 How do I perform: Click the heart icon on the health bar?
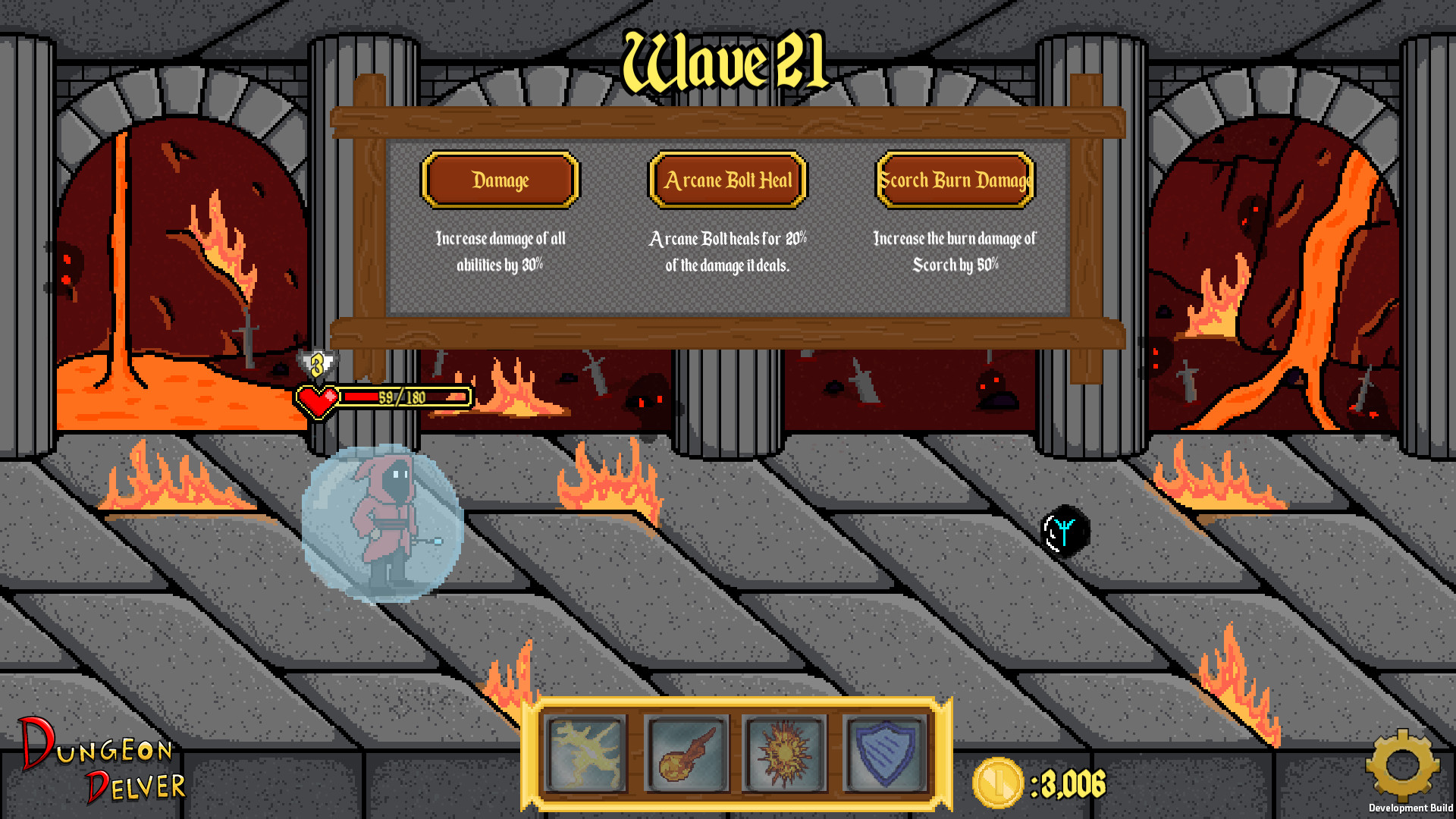tap(318, 397)
